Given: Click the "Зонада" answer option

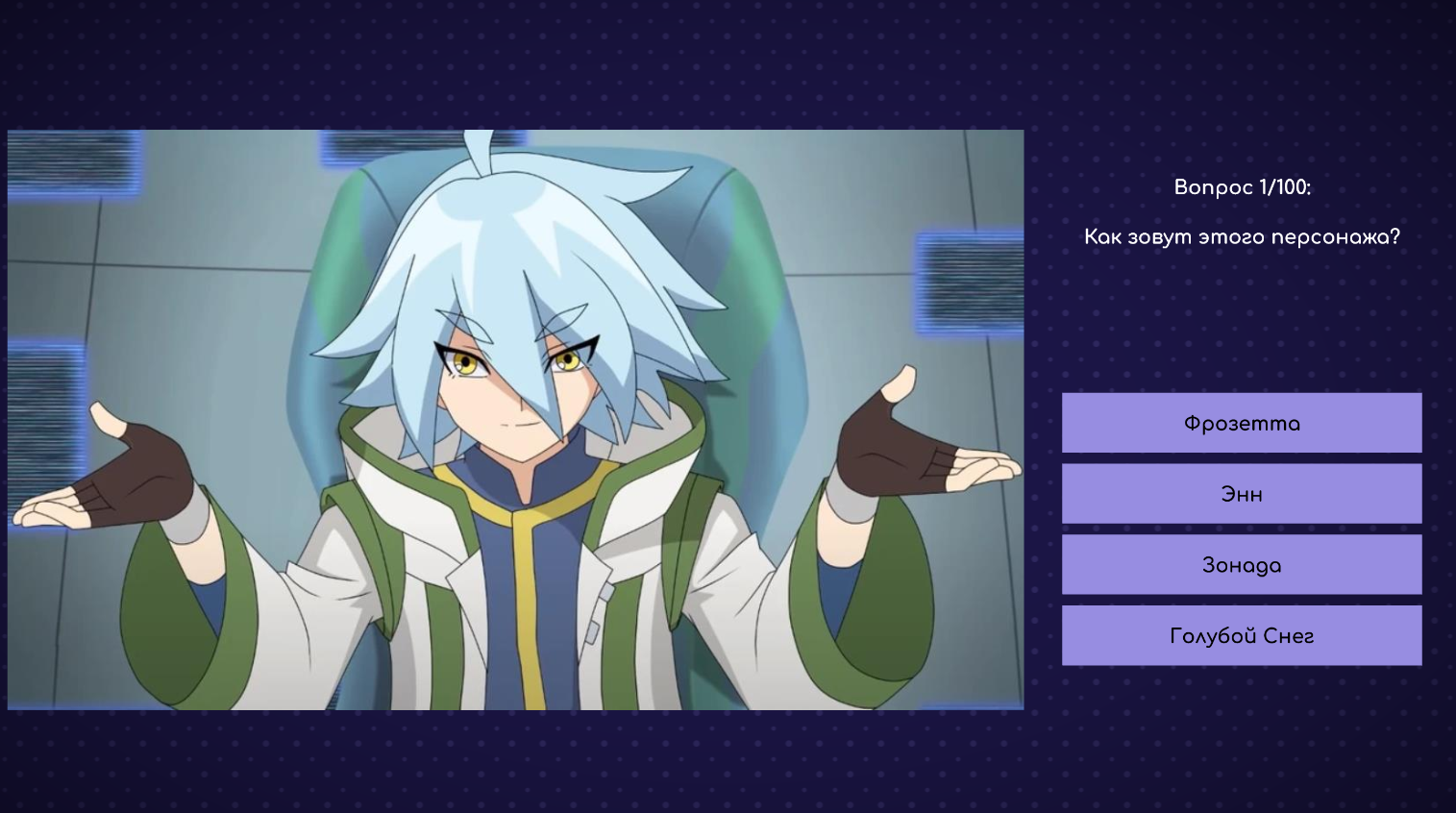Looking at the screenshot, I should point(1241,564).
